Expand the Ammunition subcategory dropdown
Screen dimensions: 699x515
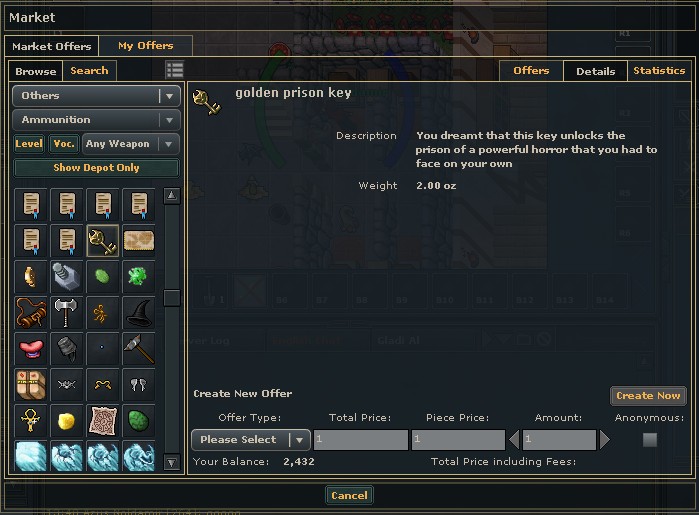point(96,120)
